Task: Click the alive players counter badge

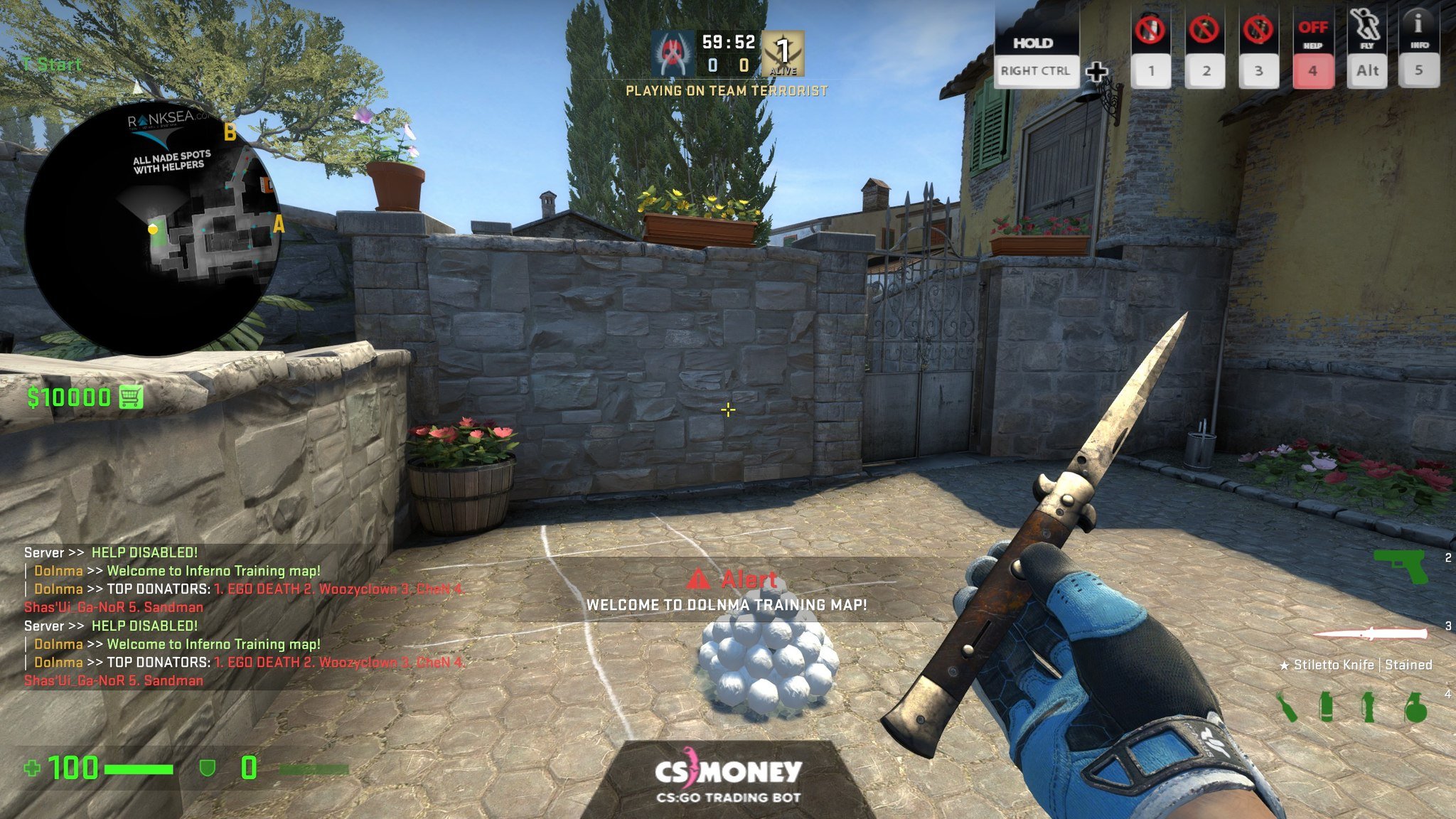Action: coord(783,53)
